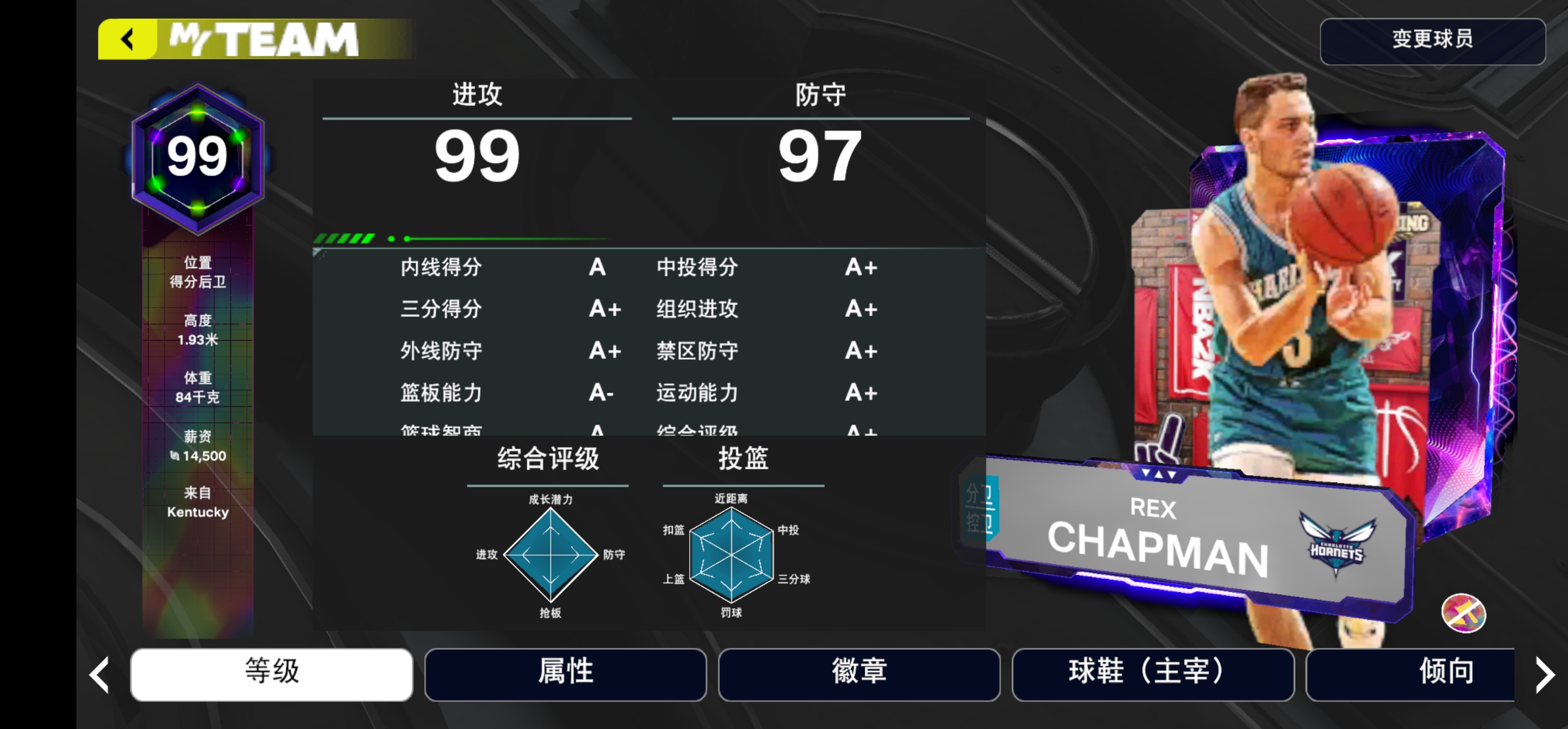Select the highlighted 等级 tab
Viewport: 1568px width, 729px height.
(x=271, y=673)
